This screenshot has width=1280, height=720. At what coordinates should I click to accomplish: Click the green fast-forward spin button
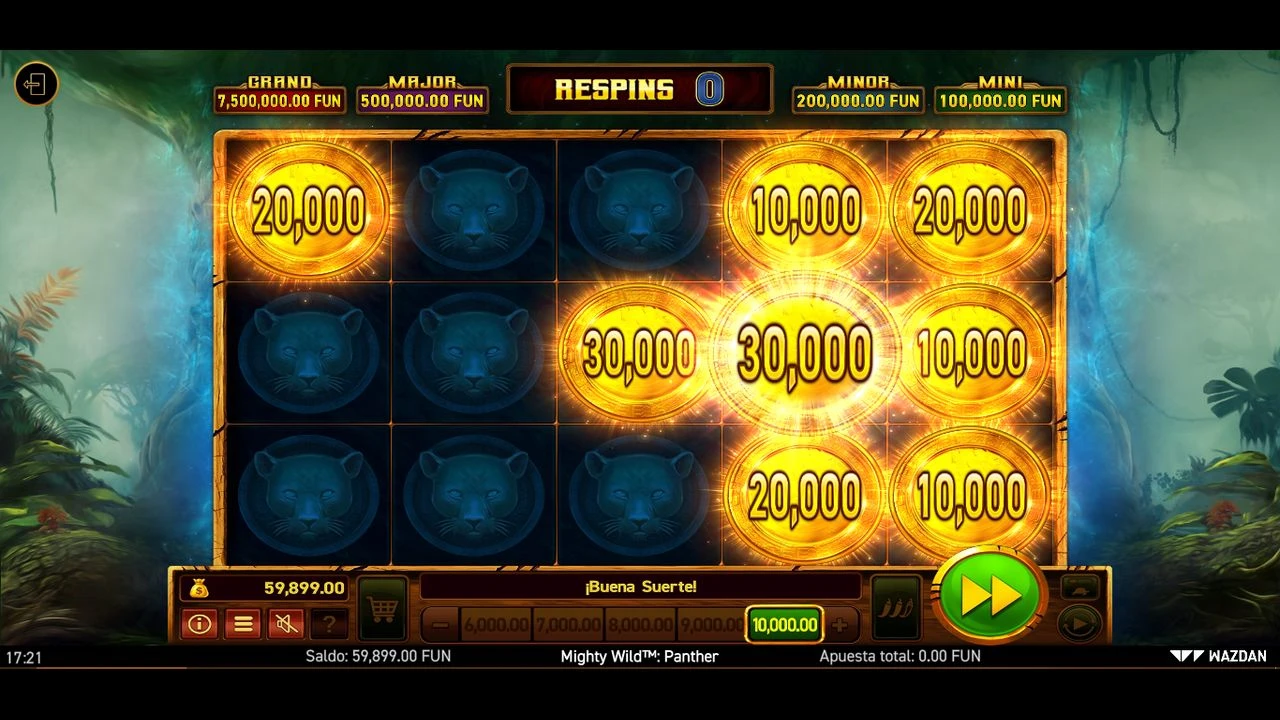click(989, 596)
